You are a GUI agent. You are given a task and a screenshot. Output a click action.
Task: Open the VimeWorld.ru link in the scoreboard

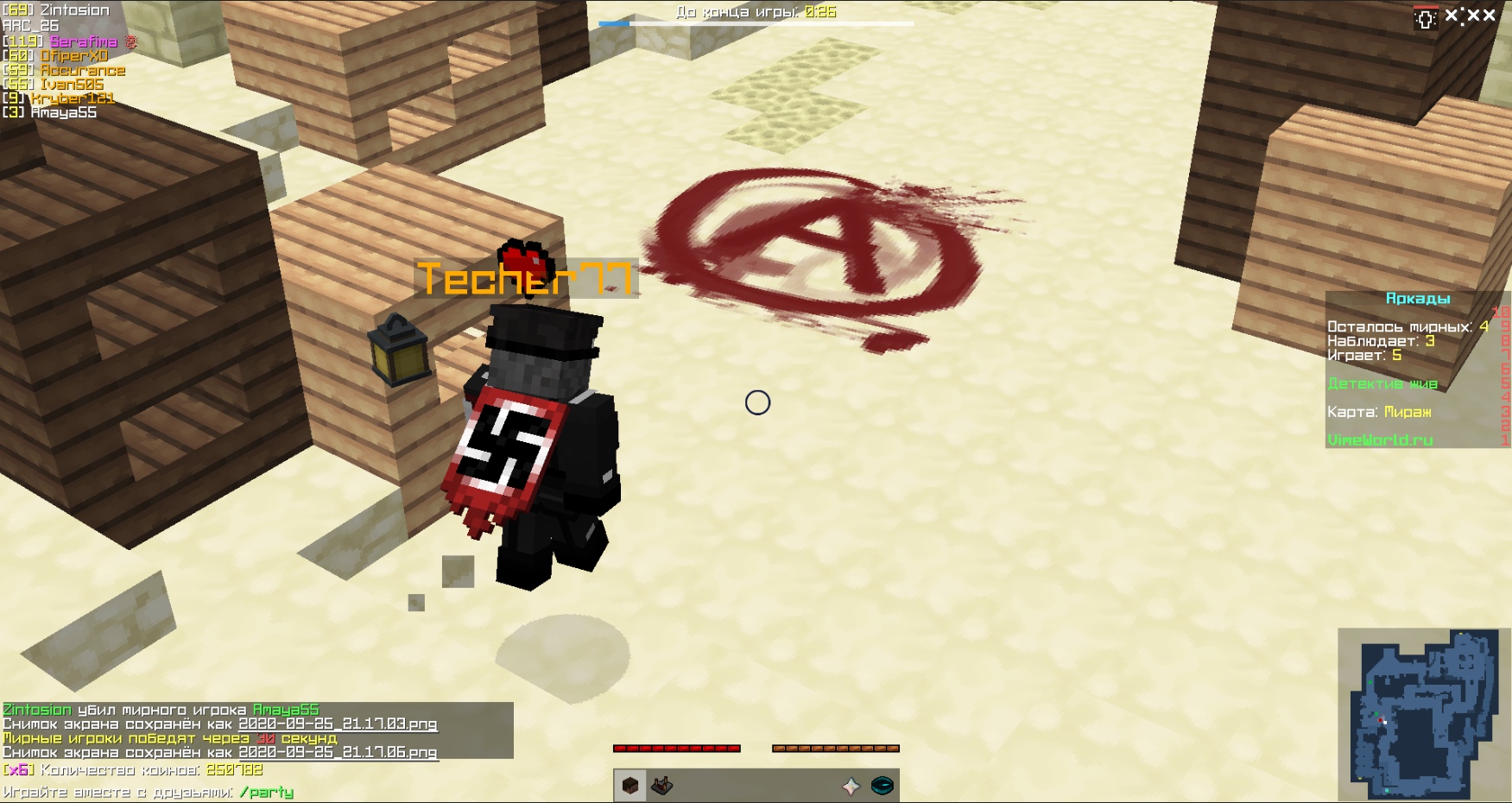[x=1380, y=439]
